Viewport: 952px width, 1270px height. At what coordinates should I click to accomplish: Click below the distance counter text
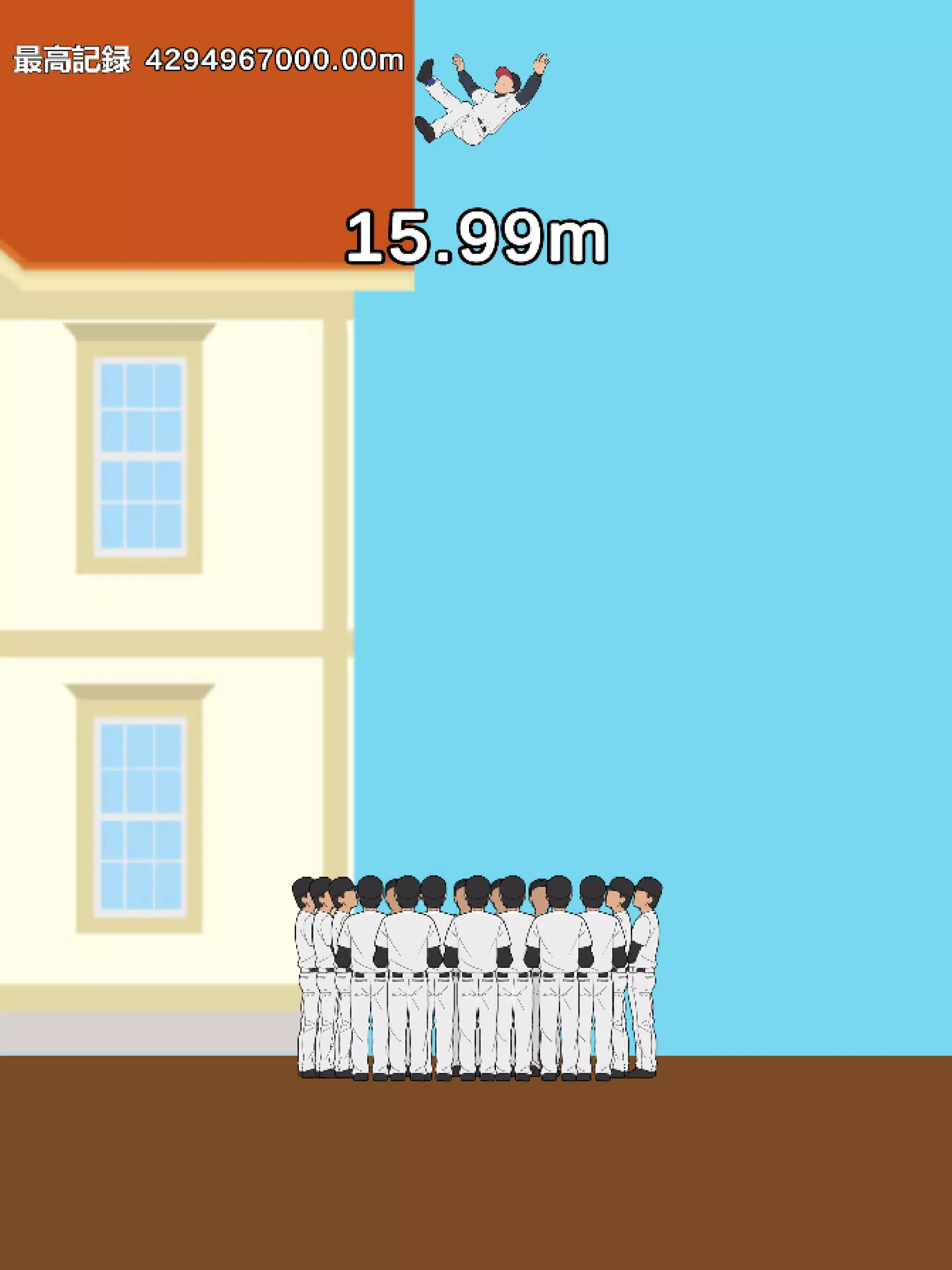(476, 298)
